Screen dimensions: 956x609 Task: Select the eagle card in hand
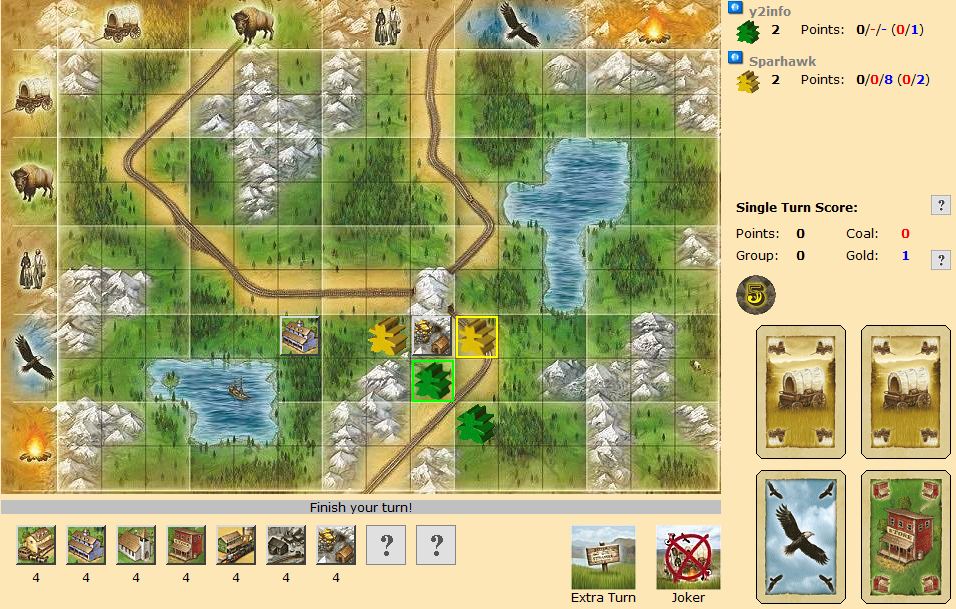click(x=801, y=536)
